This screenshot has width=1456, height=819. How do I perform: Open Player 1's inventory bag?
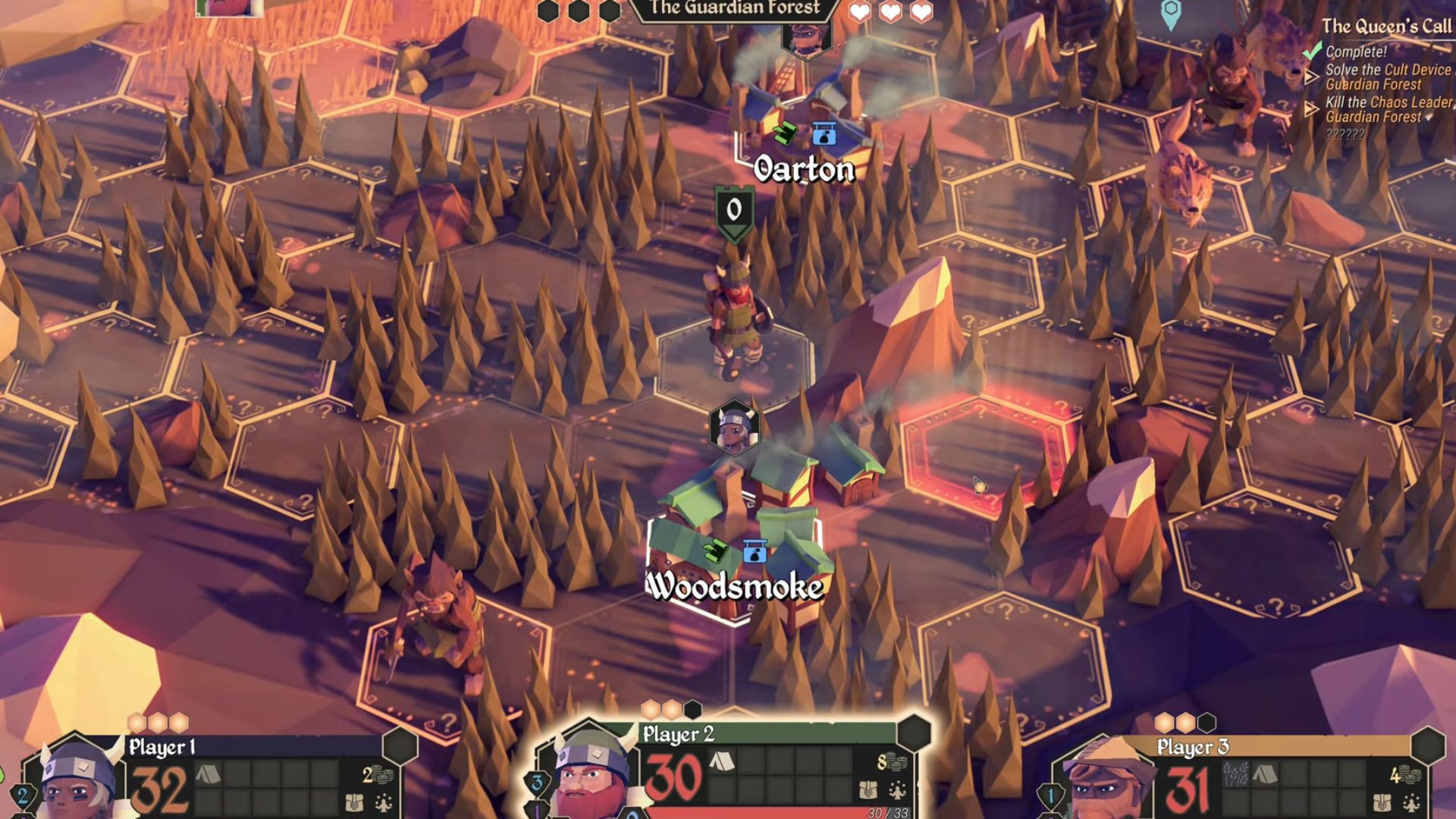pyautogui.click(x=354, y=802)
